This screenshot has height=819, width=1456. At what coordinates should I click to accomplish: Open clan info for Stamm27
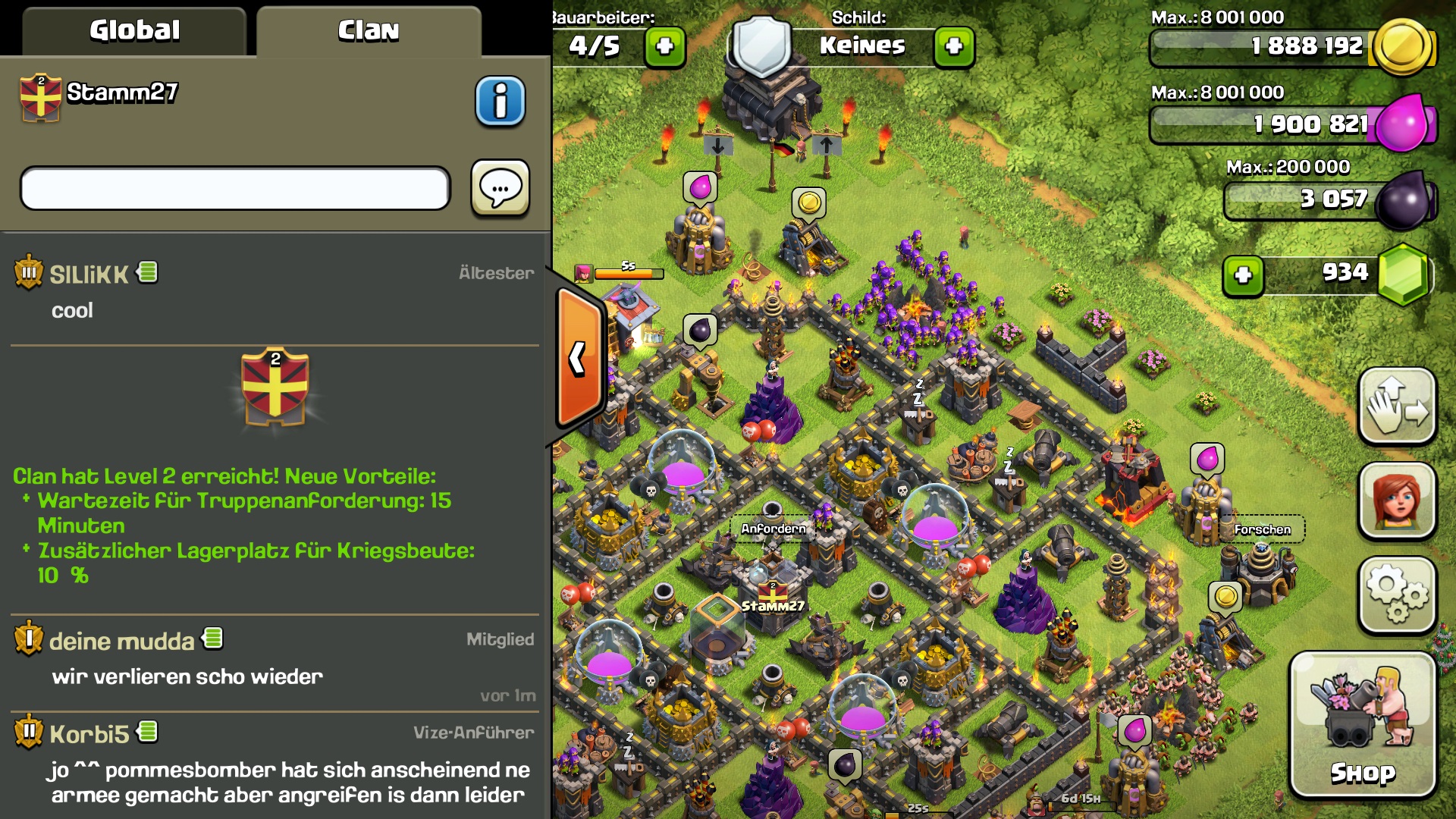[500, 101]
